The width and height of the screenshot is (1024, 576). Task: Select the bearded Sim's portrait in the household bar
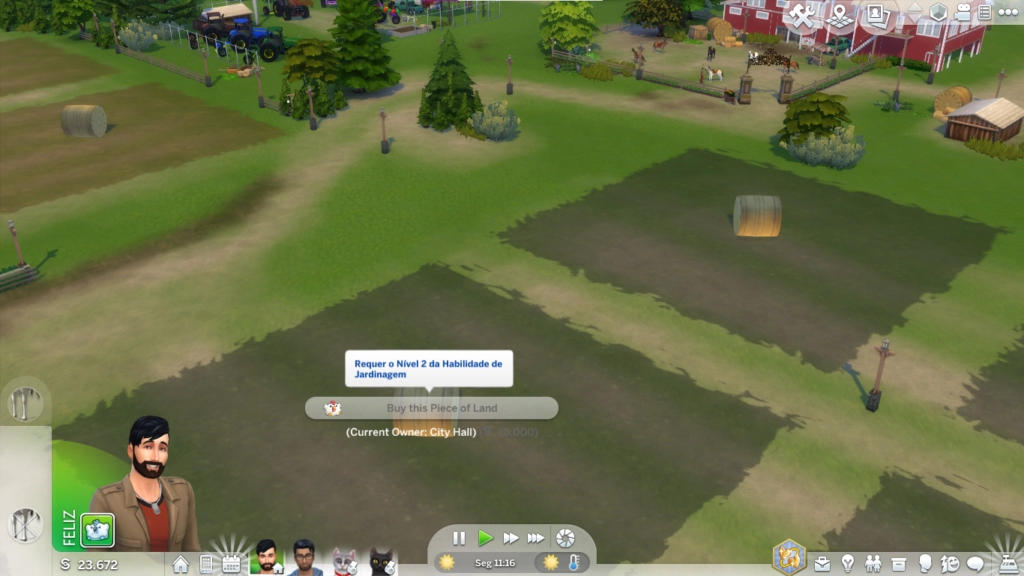[266, 557]
